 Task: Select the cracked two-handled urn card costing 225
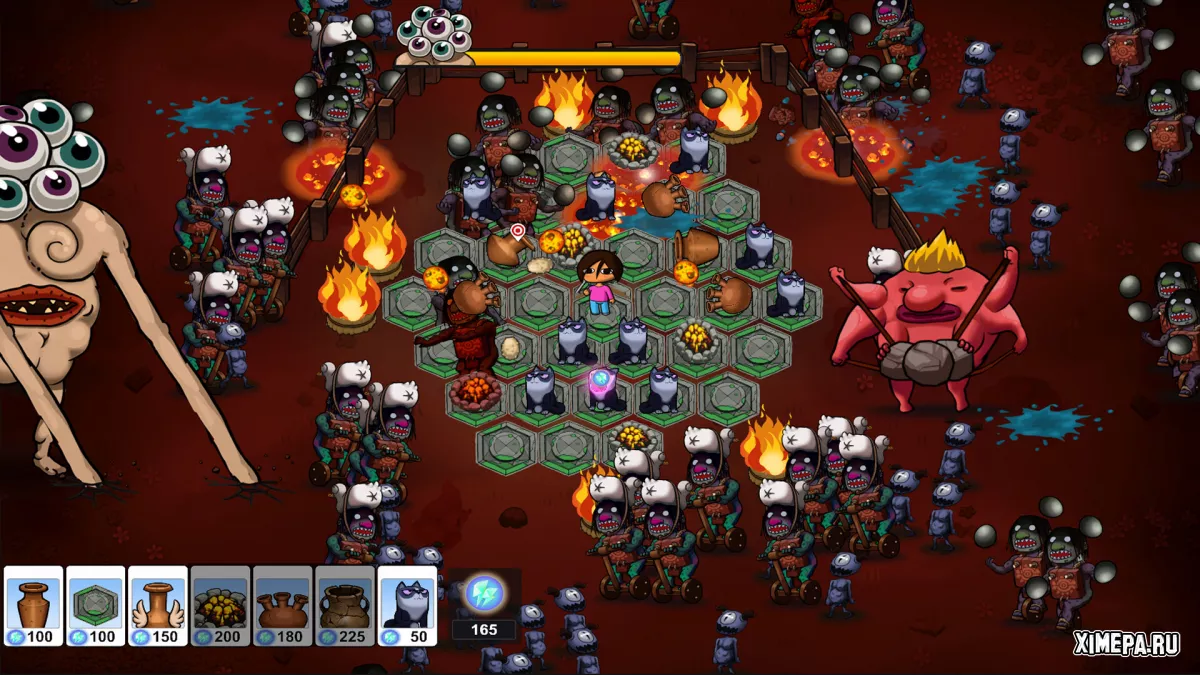click(344, 606)
